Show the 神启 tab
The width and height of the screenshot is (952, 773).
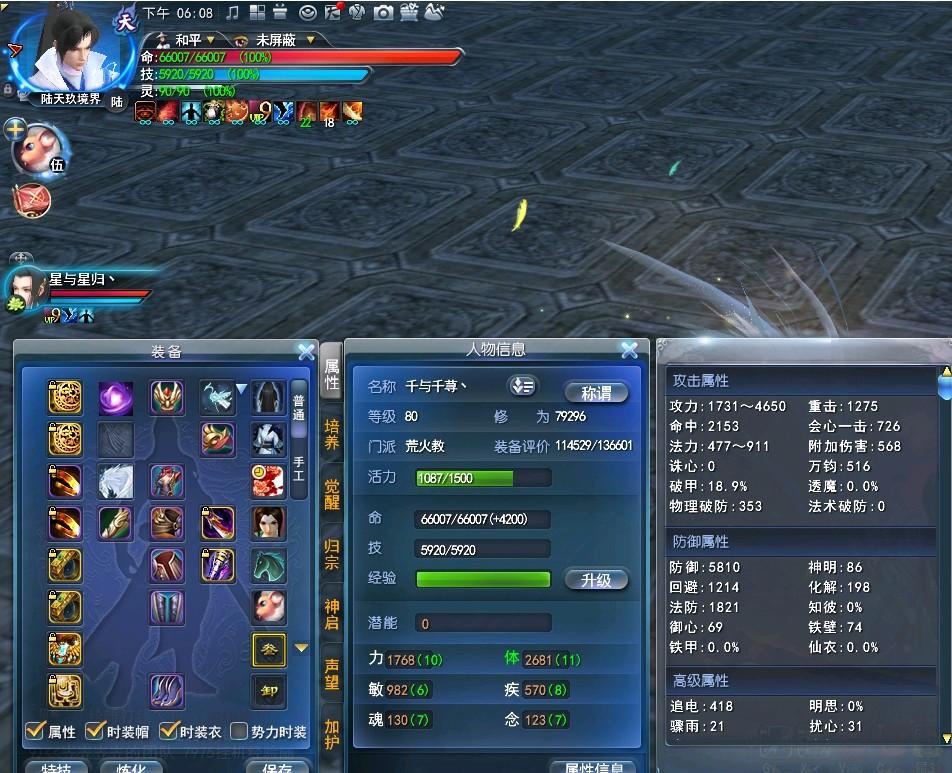[x=332, y=613]
